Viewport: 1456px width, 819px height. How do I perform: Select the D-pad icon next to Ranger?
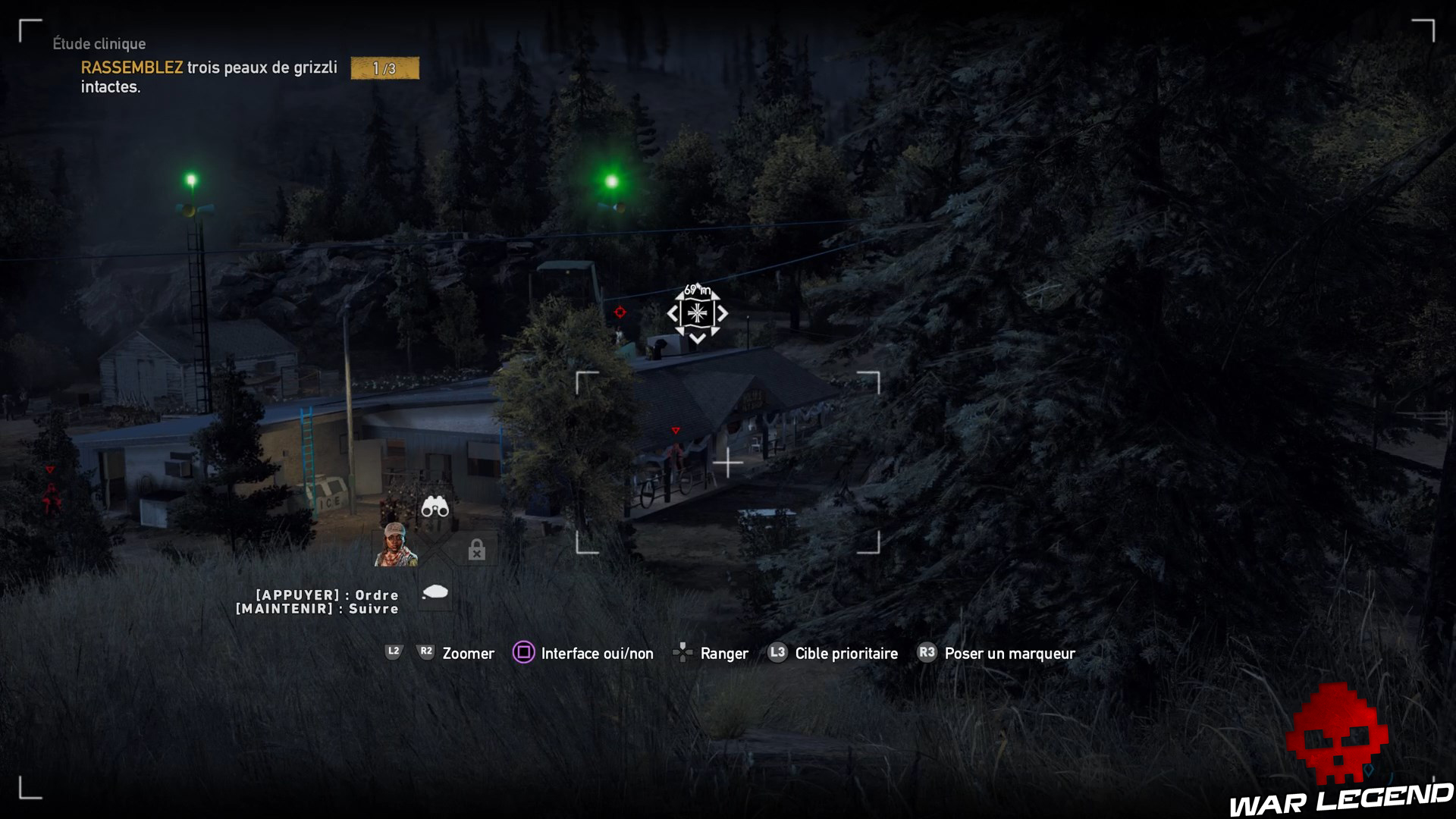pos(683,652)
